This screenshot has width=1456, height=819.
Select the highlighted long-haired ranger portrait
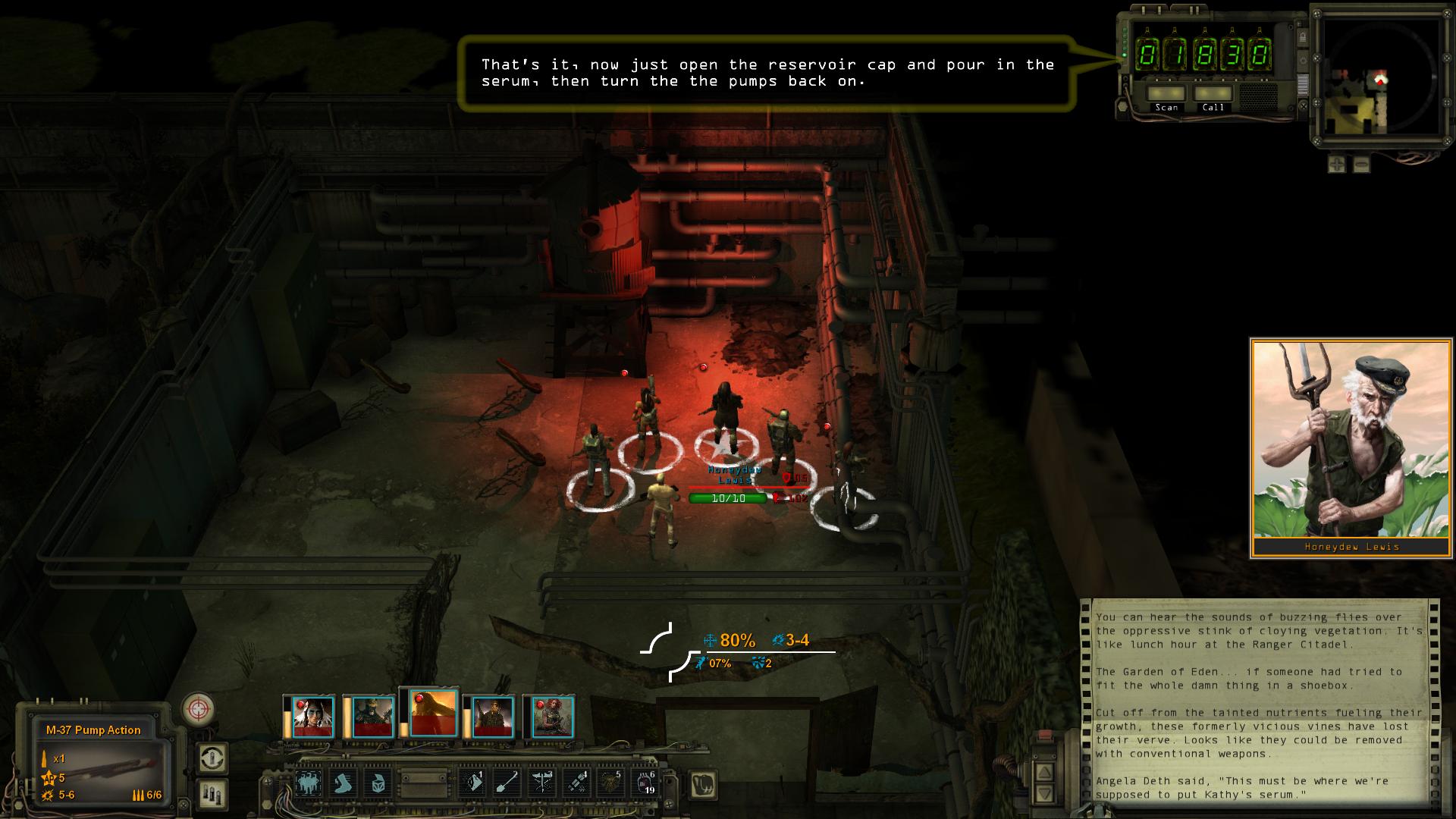point(432,713)
